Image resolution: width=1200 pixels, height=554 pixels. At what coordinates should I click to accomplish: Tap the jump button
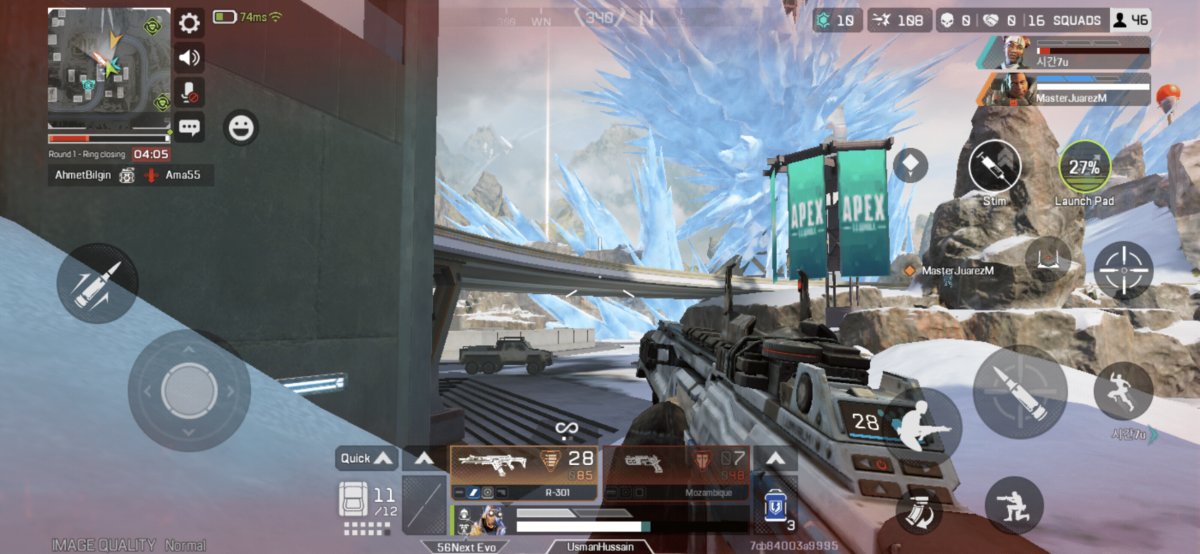pos(1122,390)
